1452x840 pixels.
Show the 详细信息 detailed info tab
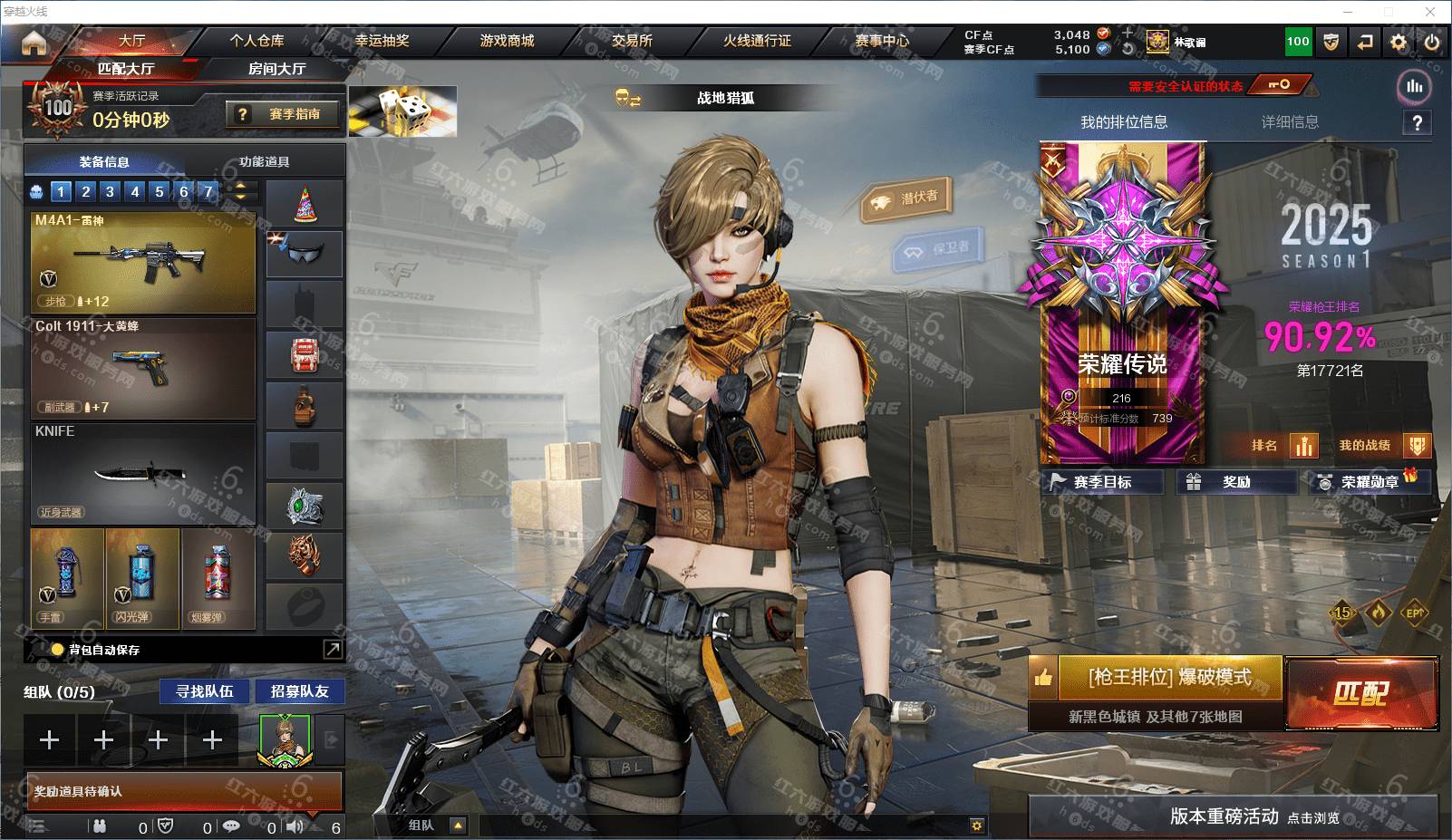[x=1290, y=122]
